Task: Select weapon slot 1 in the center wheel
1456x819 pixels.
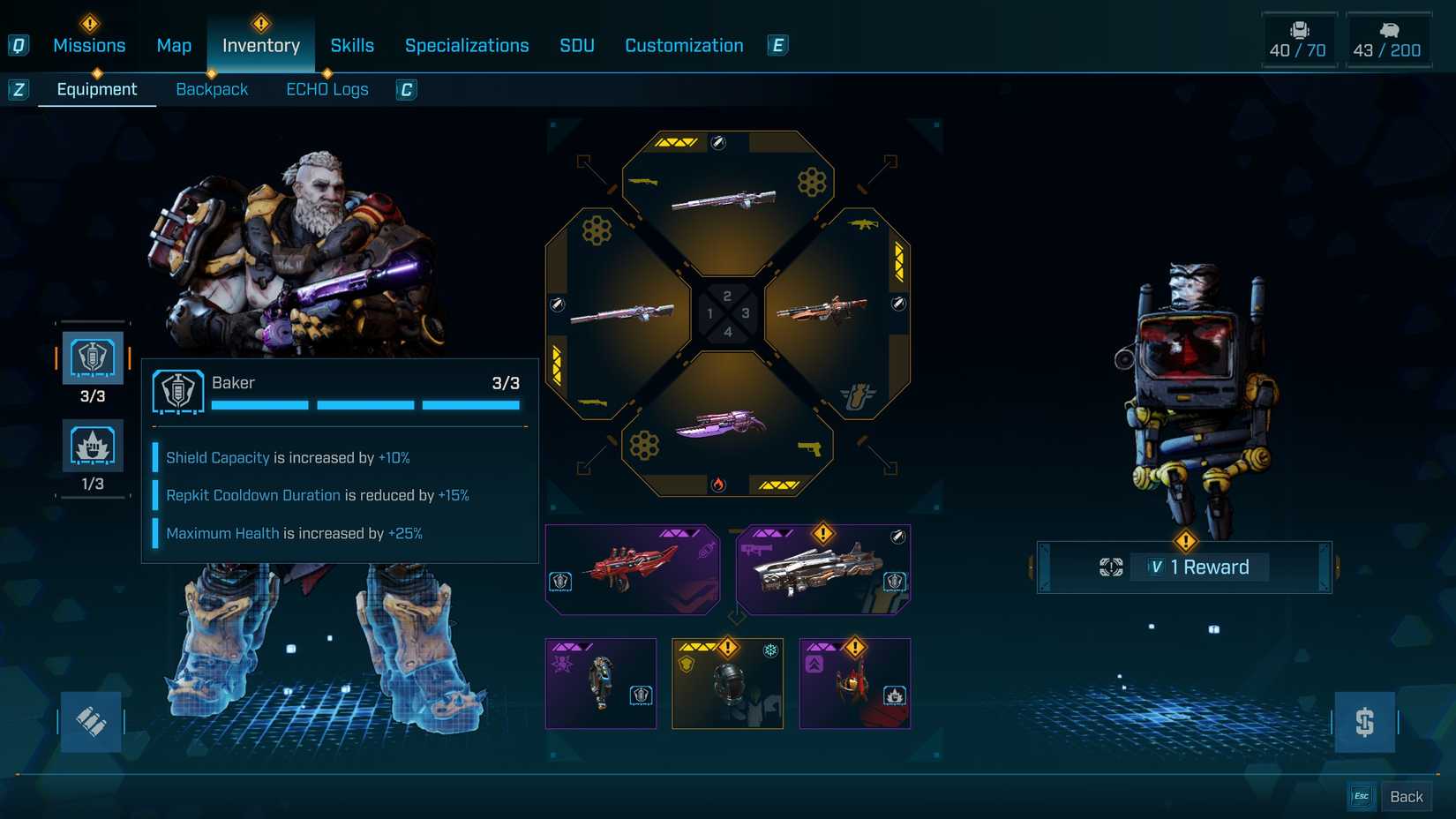Action: 709,312
